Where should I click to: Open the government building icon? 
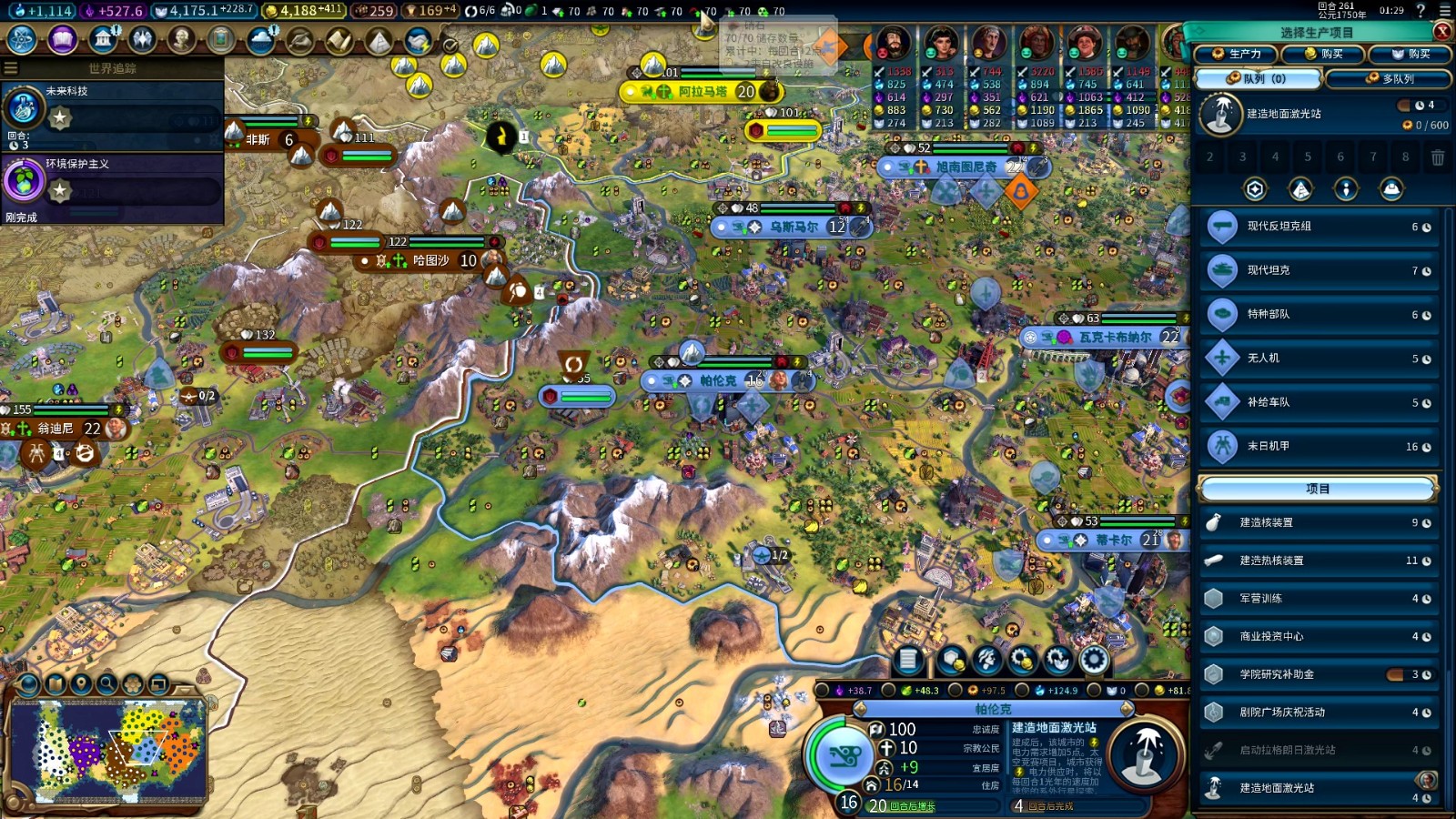tap(103, 39)
